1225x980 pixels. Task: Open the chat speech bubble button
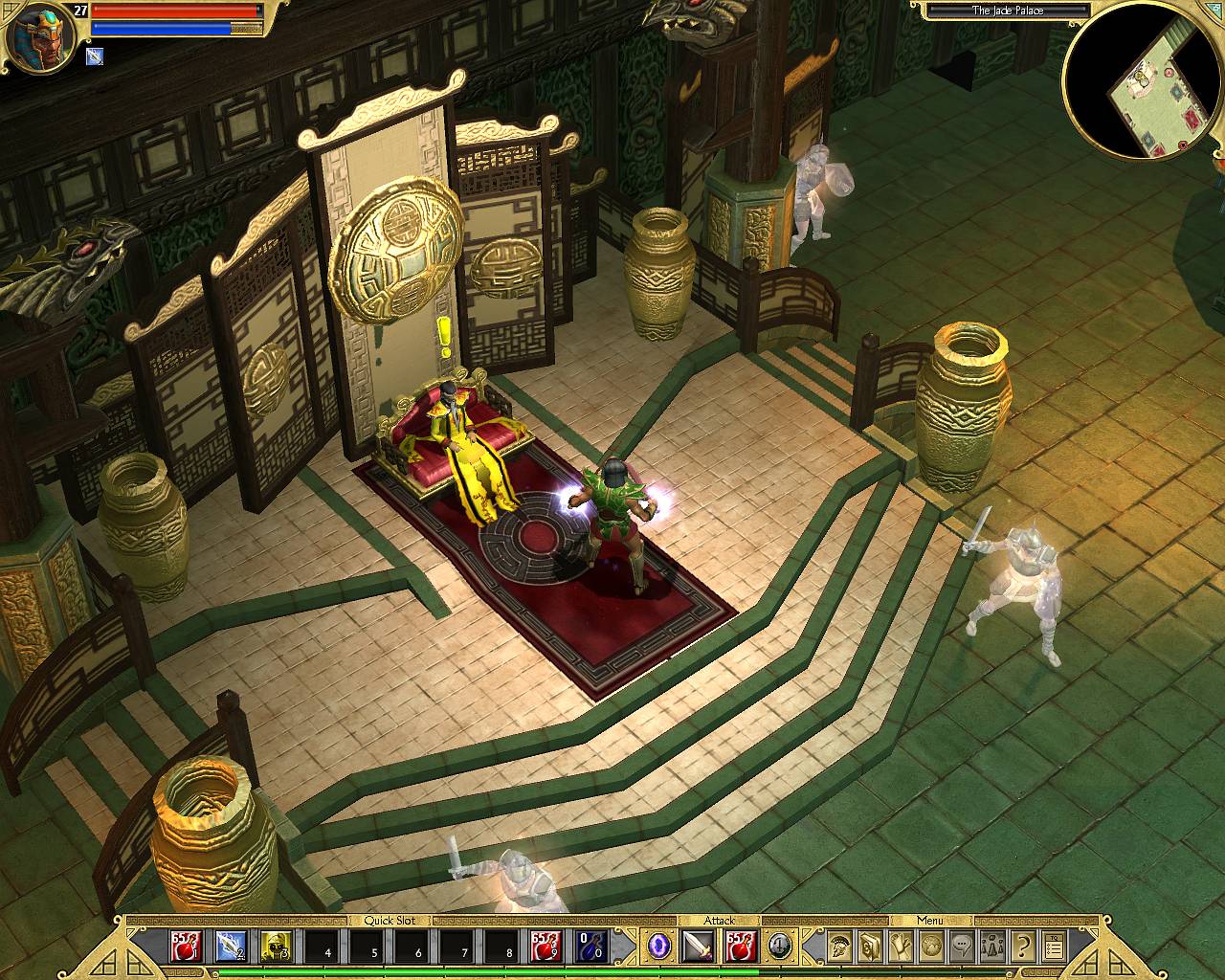tap(962, 947)
